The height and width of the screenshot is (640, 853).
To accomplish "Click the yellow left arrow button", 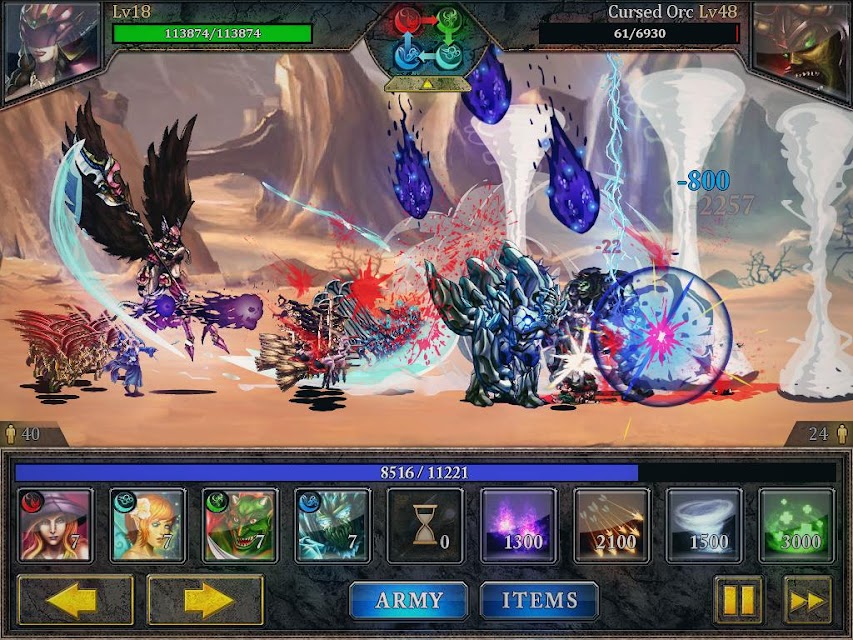I will click(x=75, y=600).
